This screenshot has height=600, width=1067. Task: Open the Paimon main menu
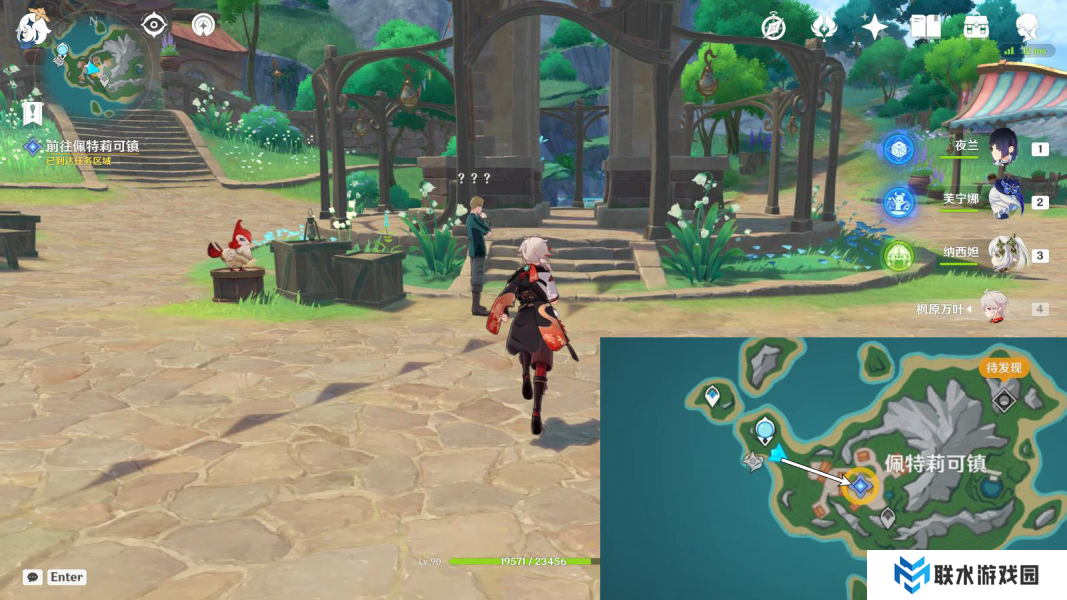click(33, 28)
